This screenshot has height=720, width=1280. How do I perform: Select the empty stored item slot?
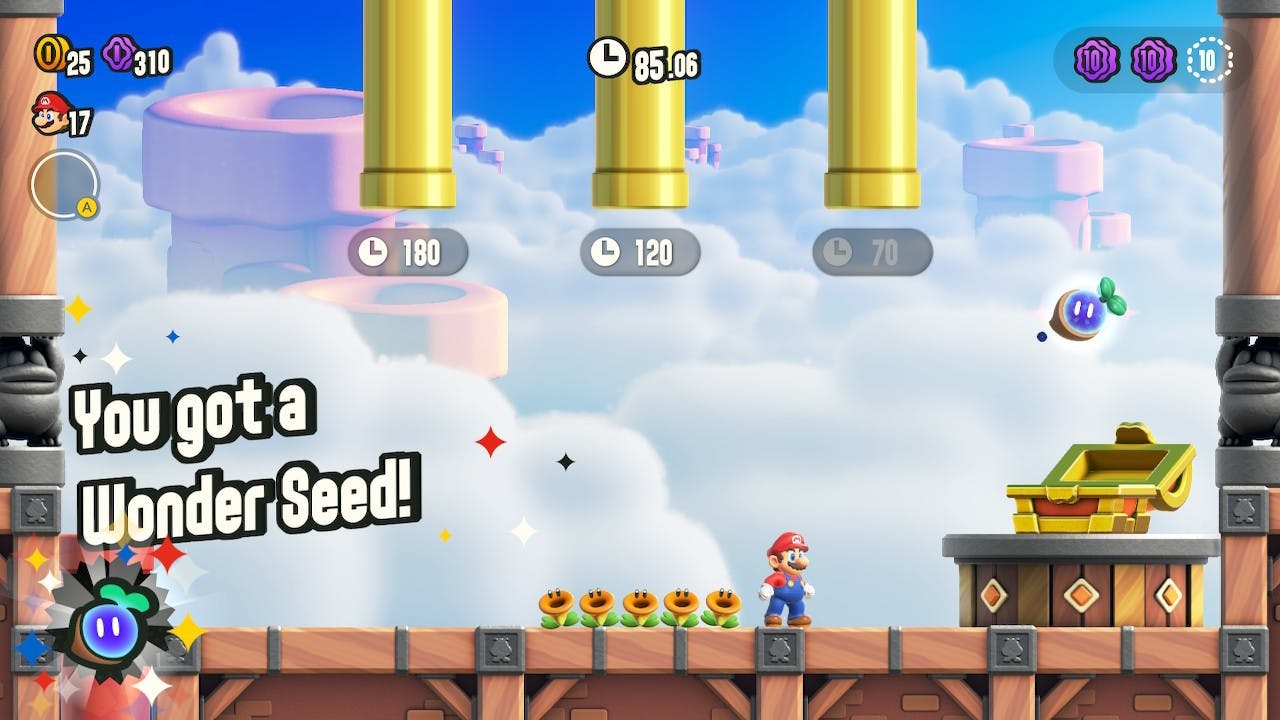coord(64,184)
